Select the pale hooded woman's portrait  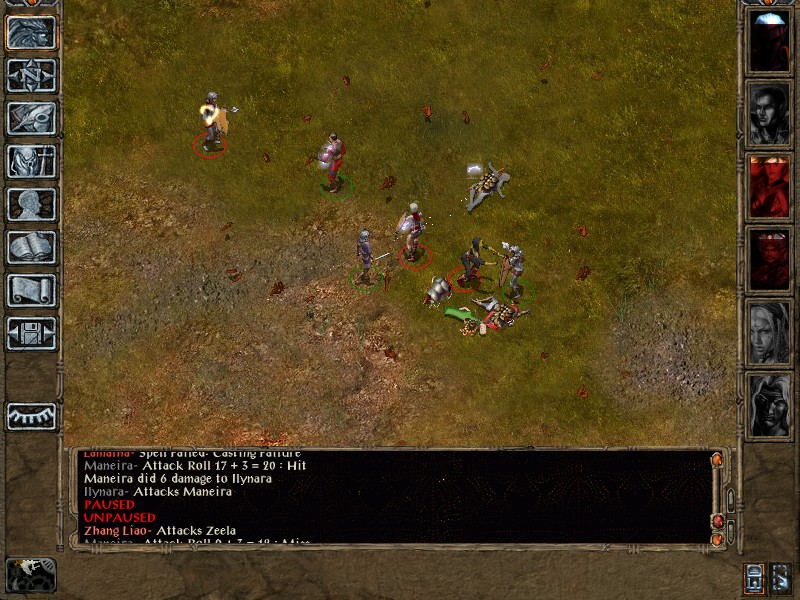pyautogui.click(x=769, y=331)
